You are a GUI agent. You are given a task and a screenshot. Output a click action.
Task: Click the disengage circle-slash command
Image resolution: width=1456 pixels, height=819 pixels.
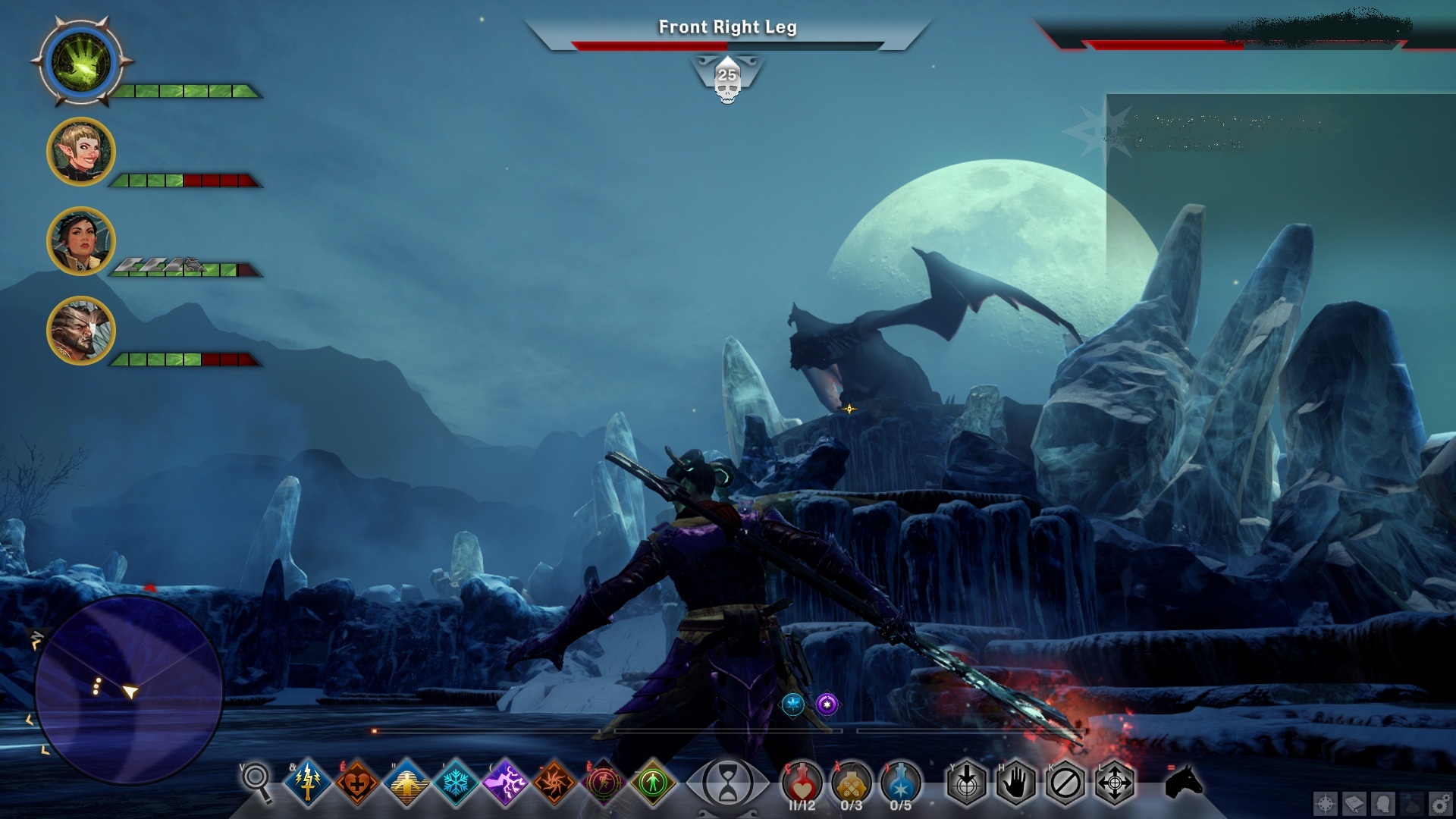1065,783
